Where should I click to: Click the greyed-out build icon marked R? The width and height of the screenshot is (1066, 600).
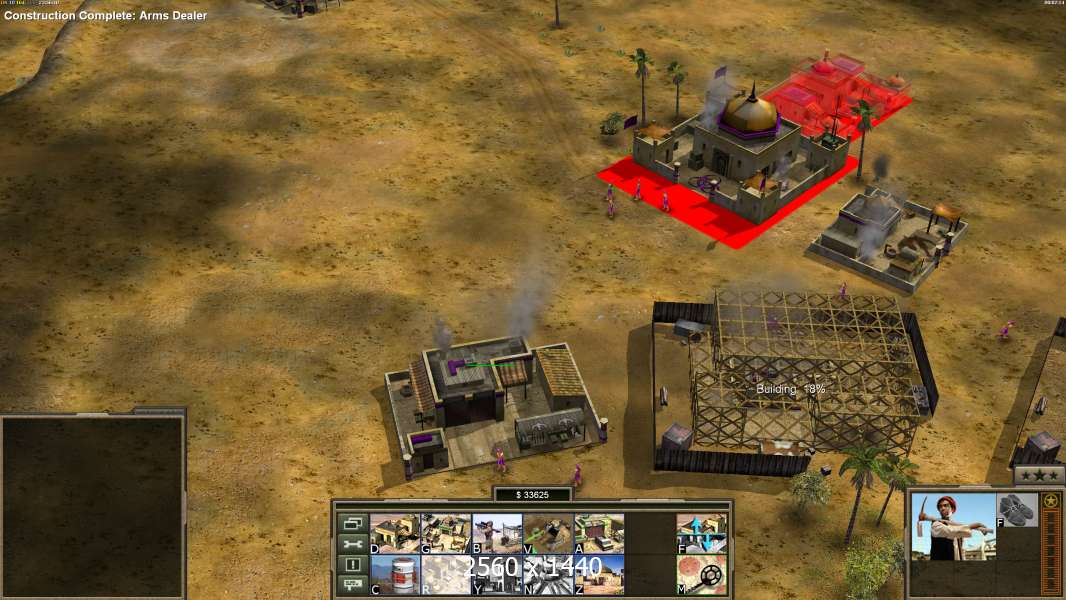point(445,574)
